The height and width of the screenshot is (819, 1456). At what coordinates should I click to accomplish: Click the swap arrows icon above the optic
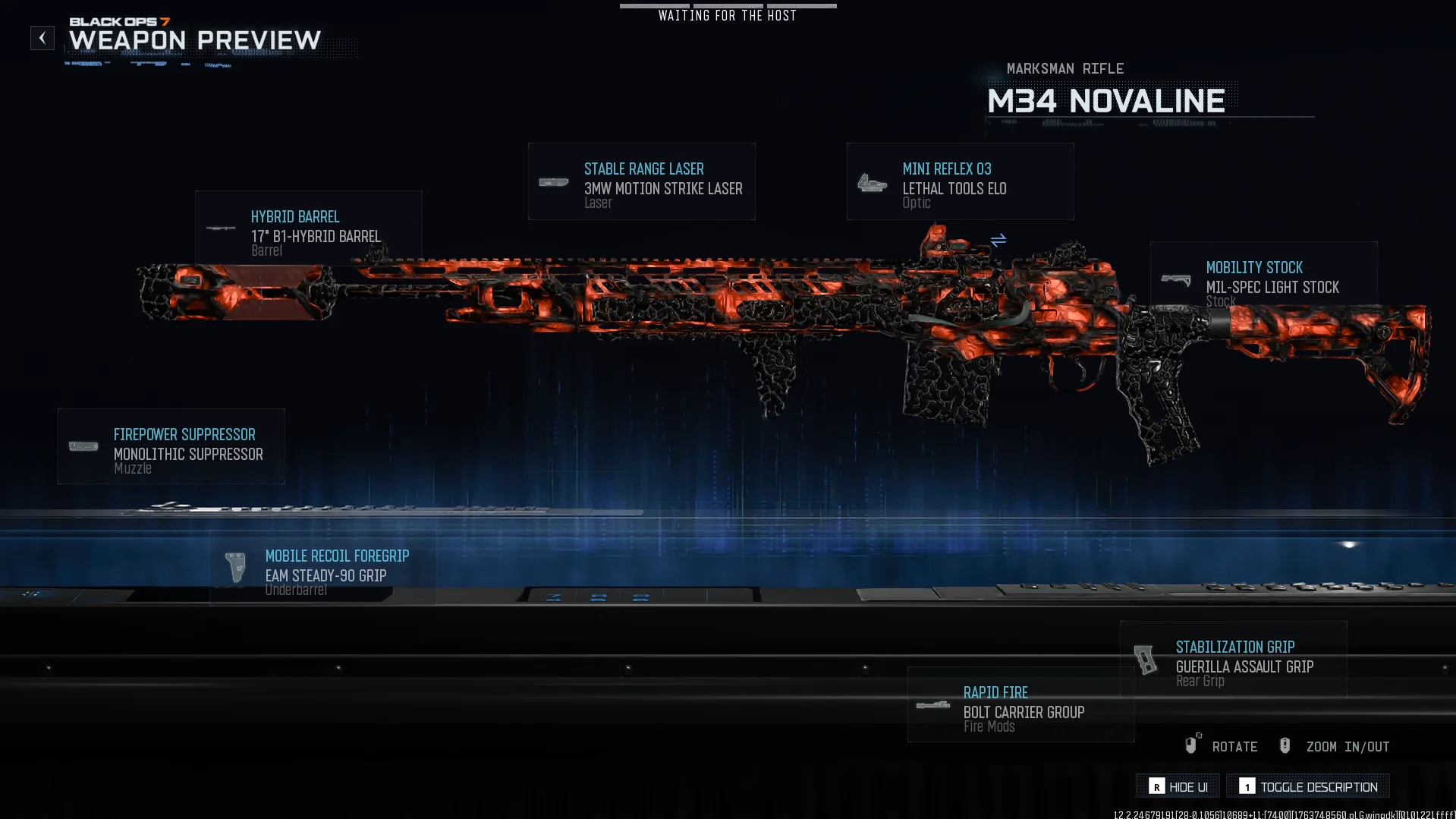tap(998, 240)
